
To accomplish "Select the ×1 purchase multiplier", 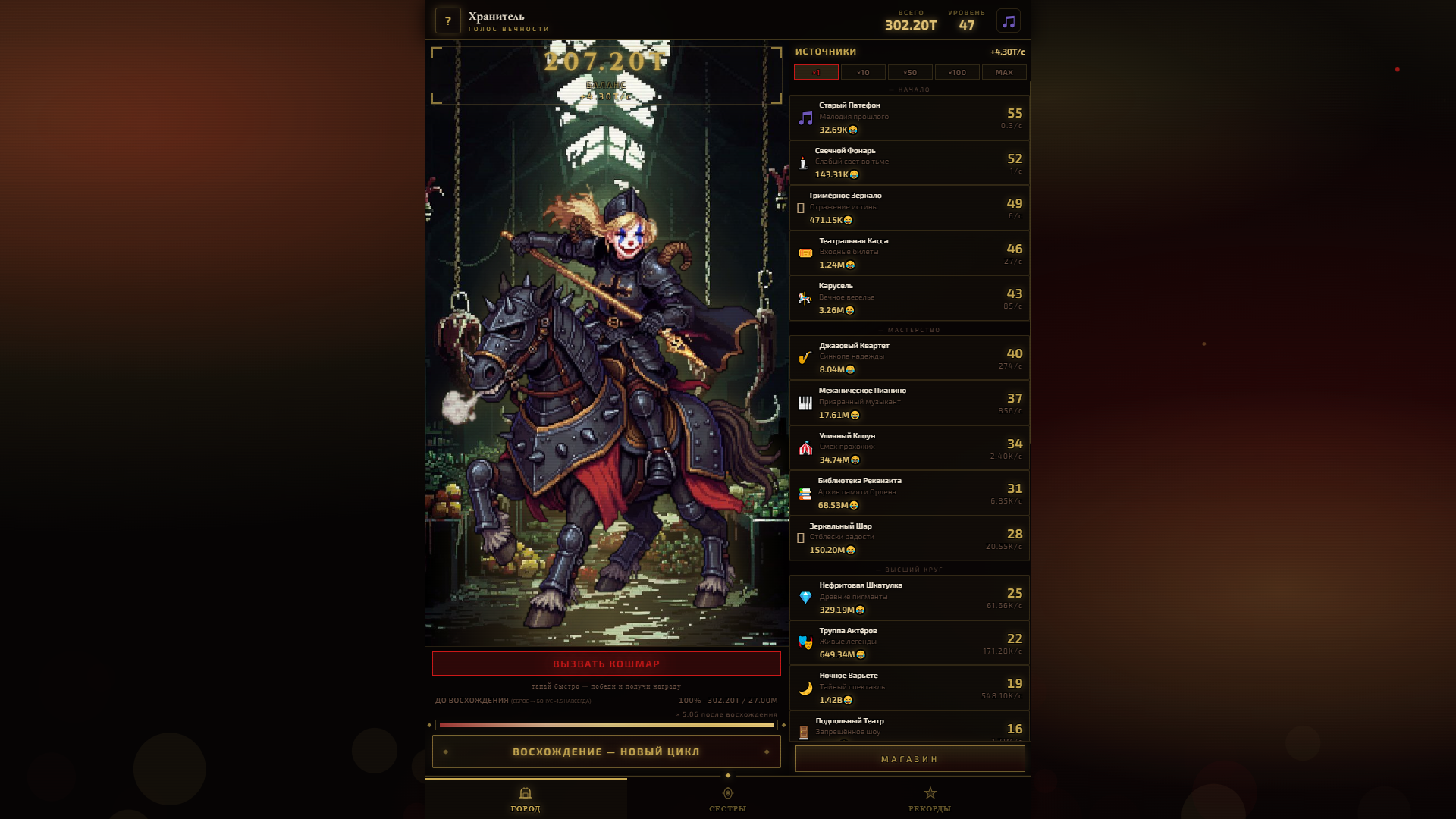I will pos(817,72).
